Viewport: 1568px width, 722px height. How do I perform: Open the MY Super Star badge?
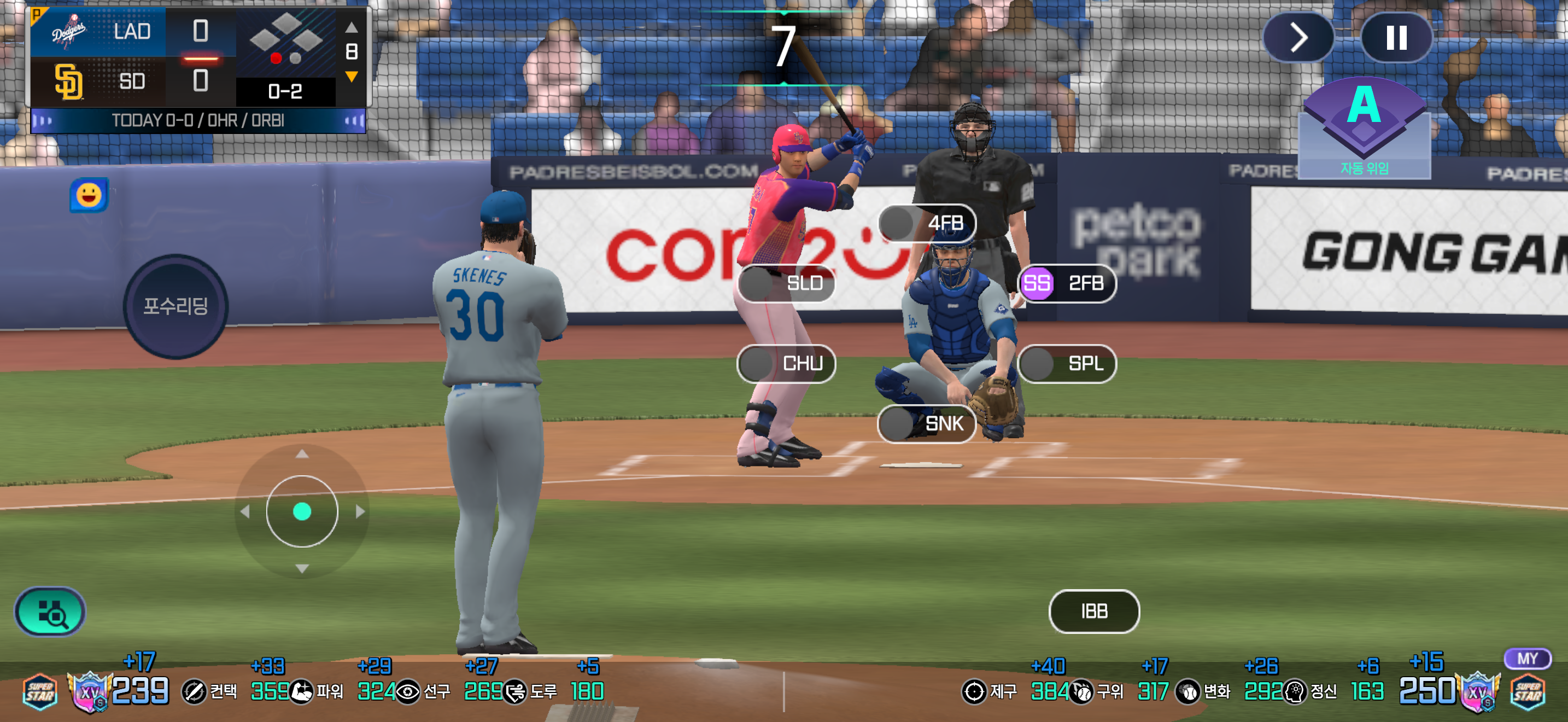(1528, 684)
